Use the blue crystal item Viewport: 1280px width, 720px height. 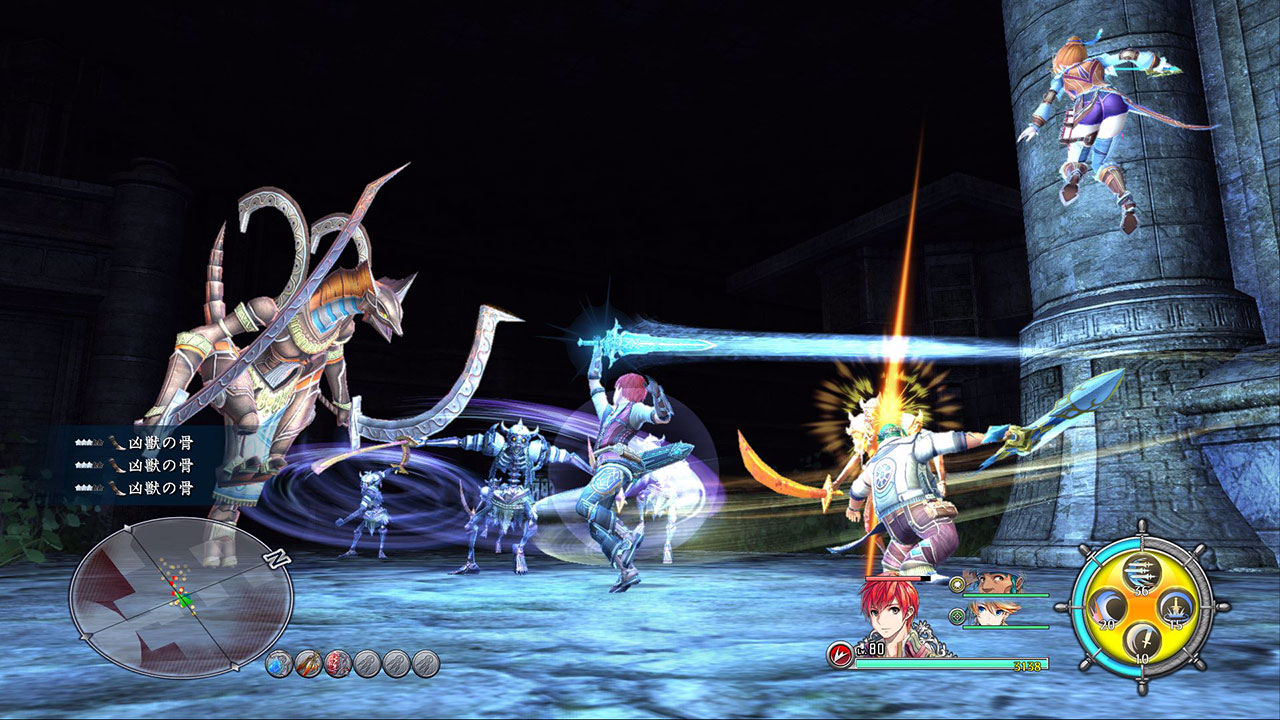pos(280,663)
